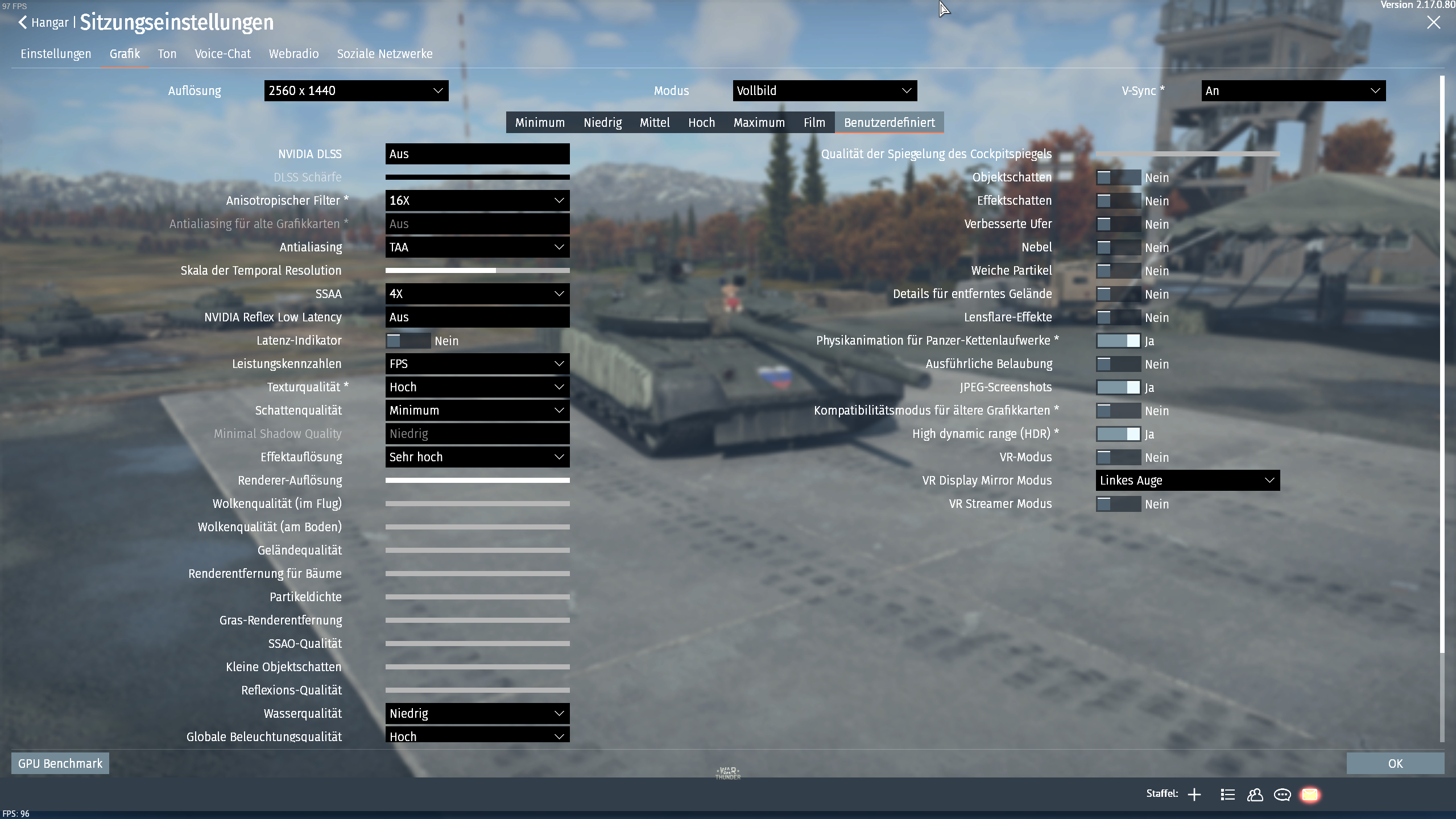This screenshot has height=819, width=1456.
Task: Open the friends list icon
Action: tap(1255, 794)
